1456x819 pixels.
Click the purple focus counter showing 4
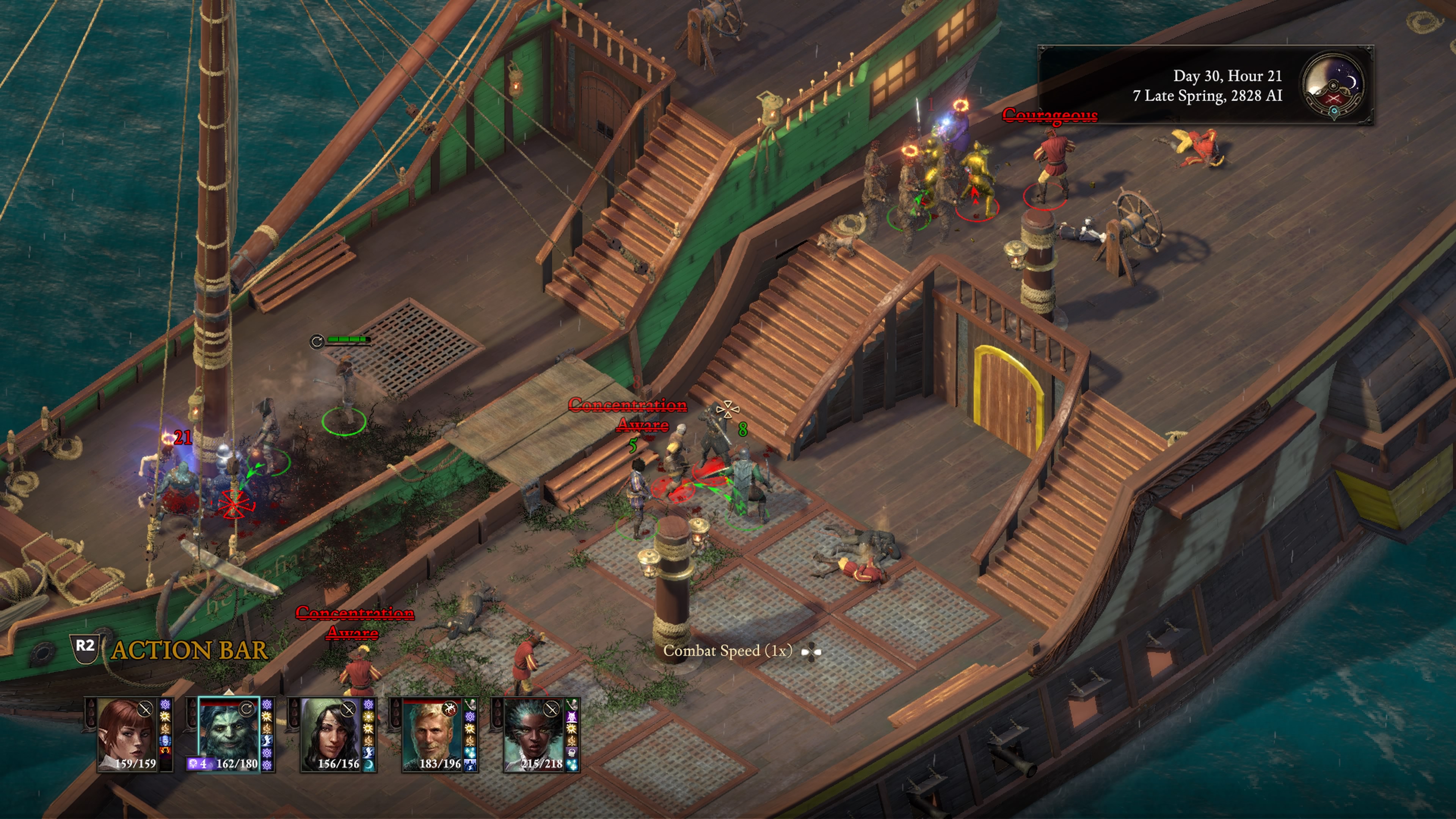click(x=197, y=764)
